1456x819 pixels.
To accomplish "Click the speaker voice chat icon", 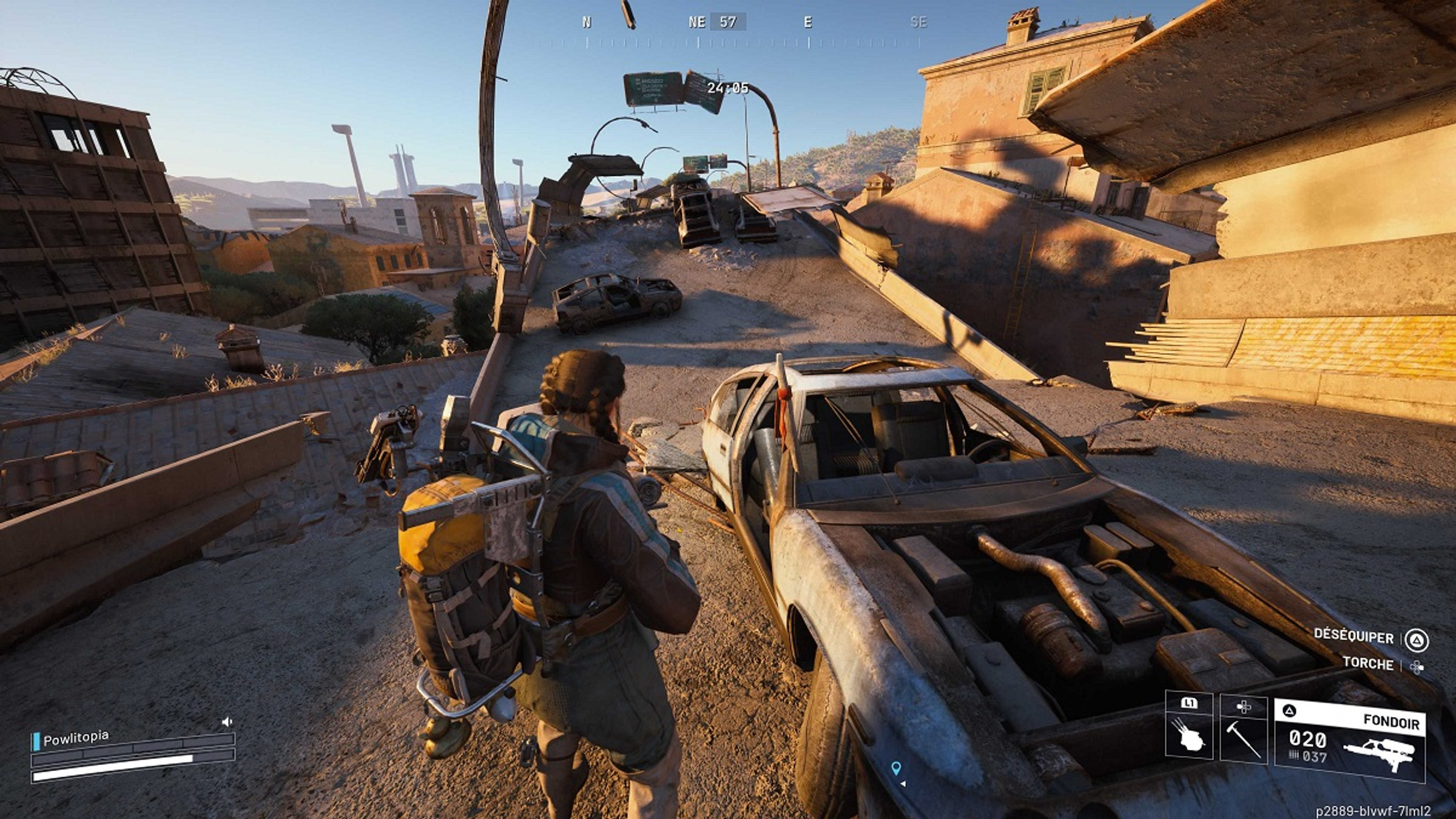I will coord(227,722).
